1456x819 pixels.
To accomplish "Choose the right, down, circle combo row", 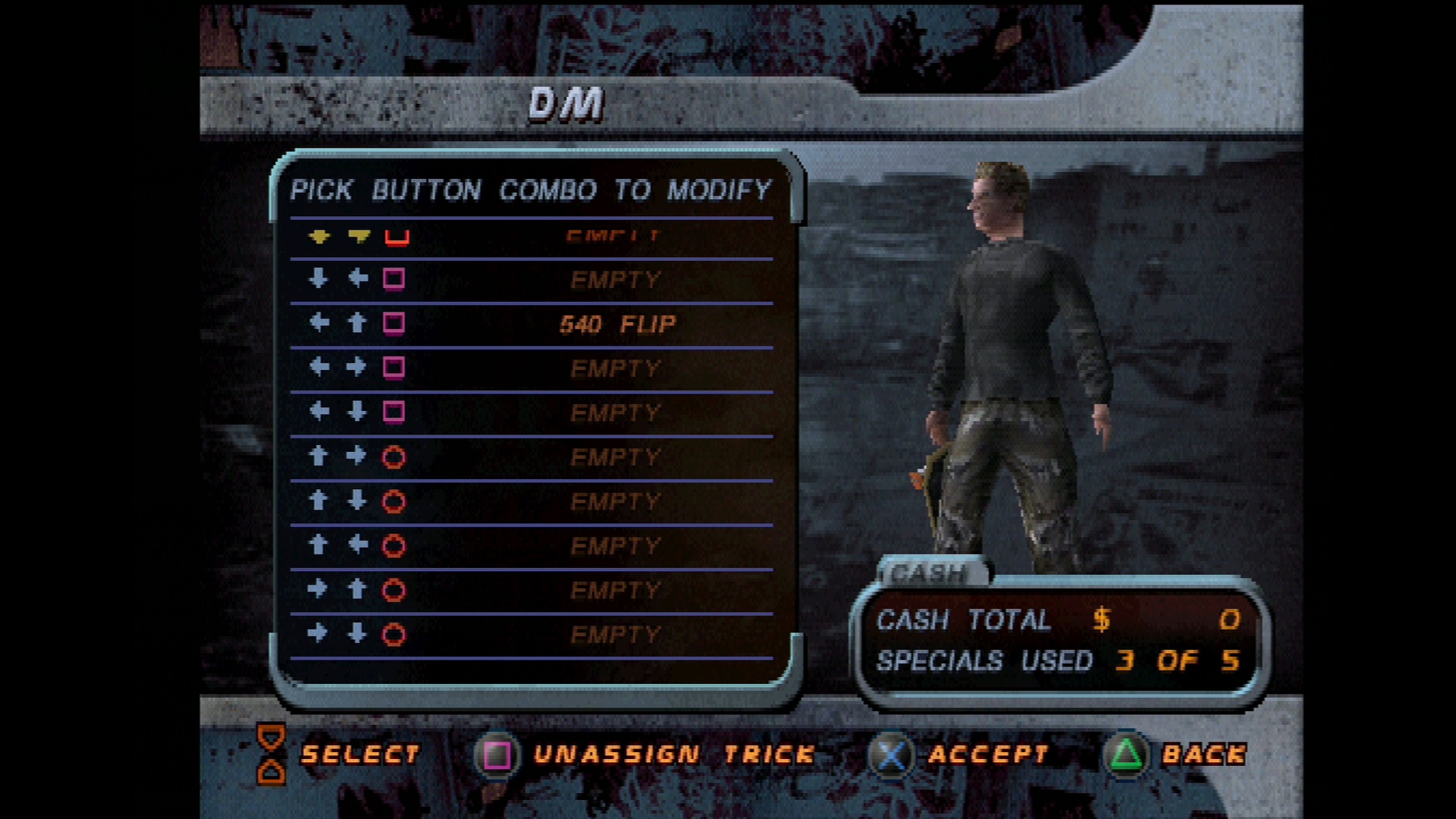I will pyautogui.click(x=531, y=634).
